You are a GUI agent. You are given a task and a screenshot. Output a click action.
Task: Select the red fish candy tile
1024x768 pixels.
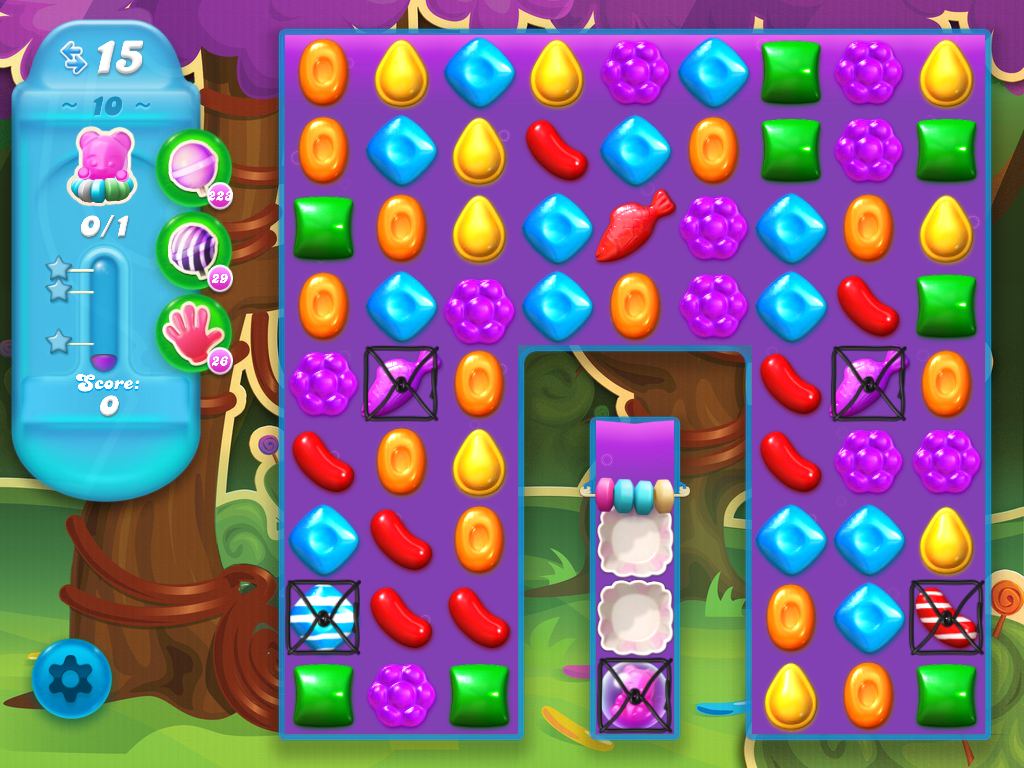(634, 226)
